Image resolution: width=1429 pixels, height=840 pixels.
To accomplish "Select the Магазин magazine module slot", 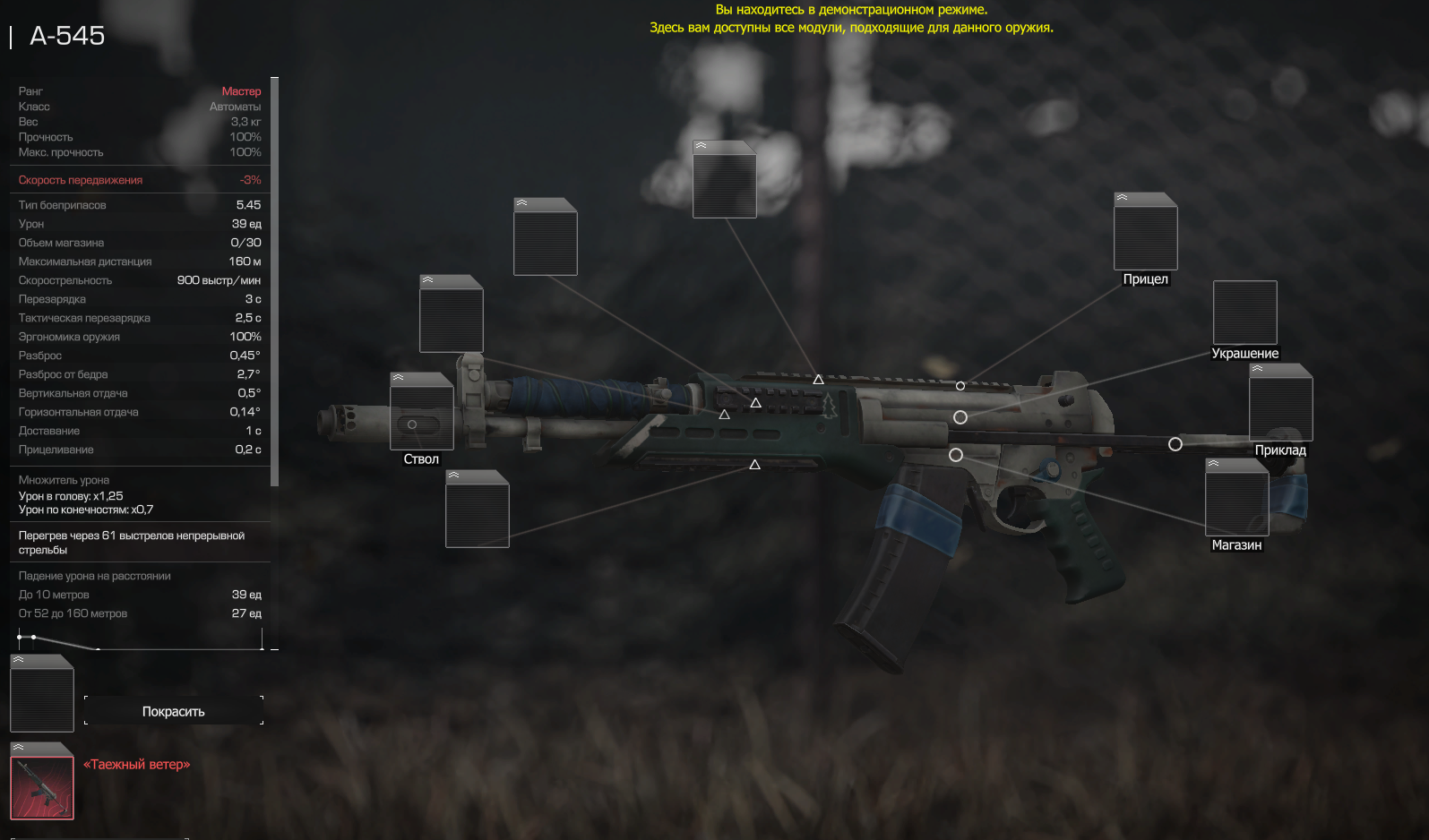I will [1236, 502].
